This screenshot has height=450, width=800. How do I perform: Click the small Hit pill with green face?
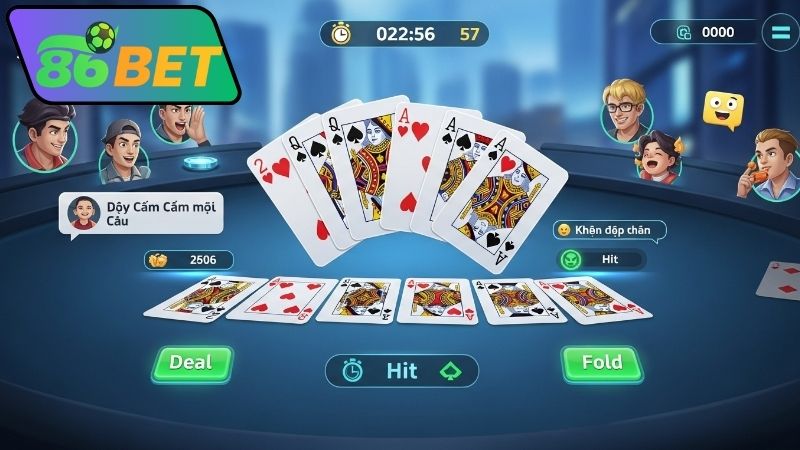(x=601, y=259)
